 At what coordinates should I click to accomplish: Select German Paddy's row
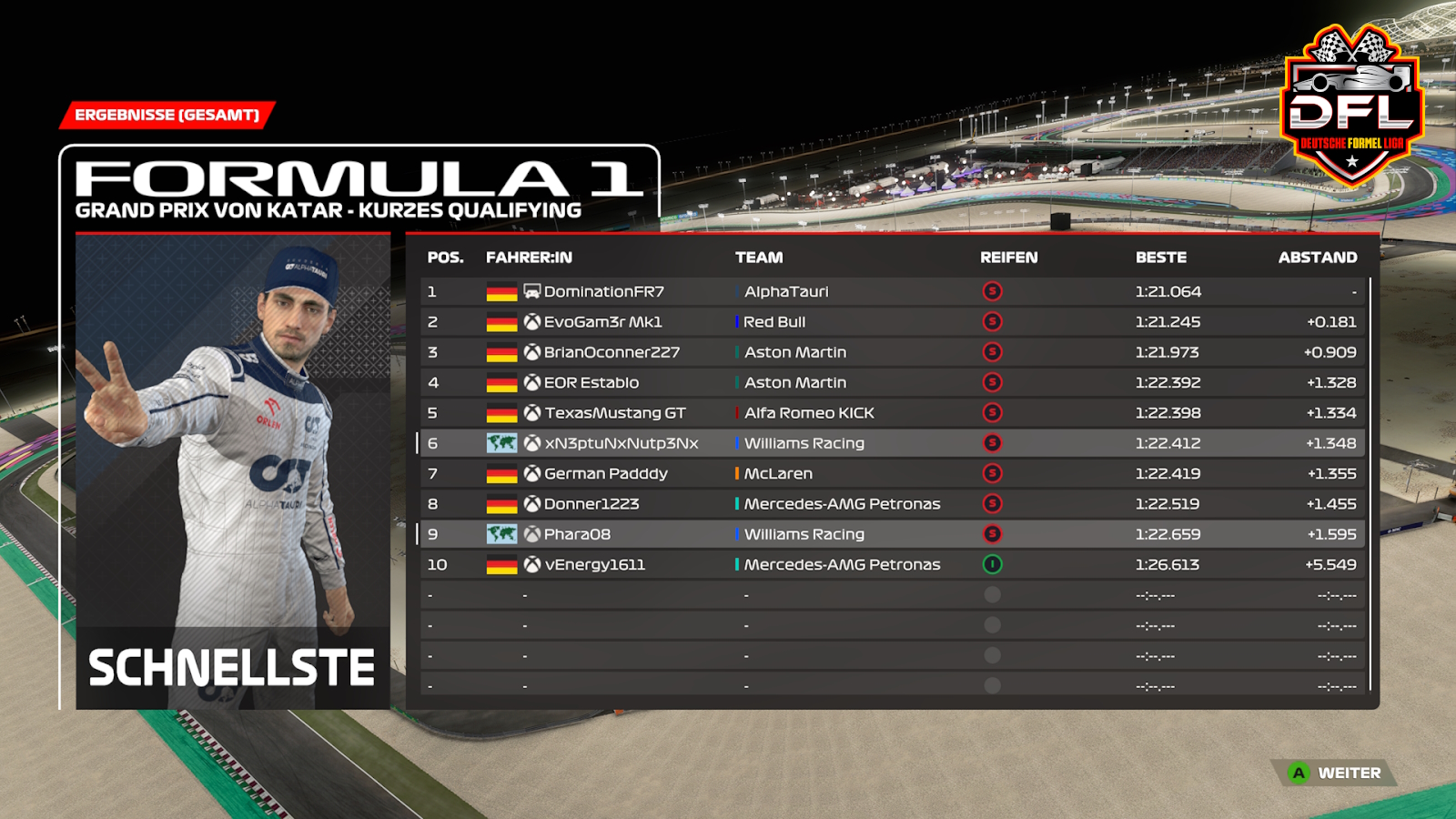pos(892,473)
